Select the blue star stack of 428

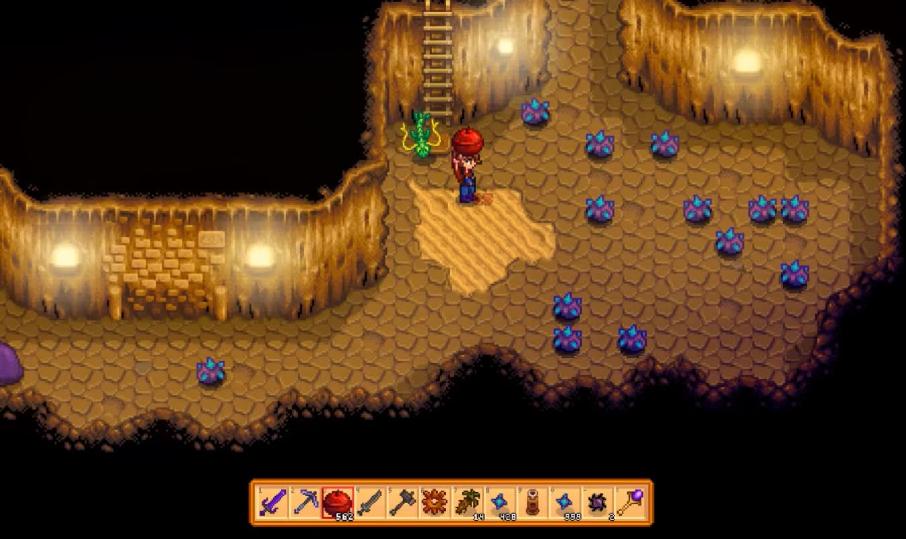coord(500,502)
